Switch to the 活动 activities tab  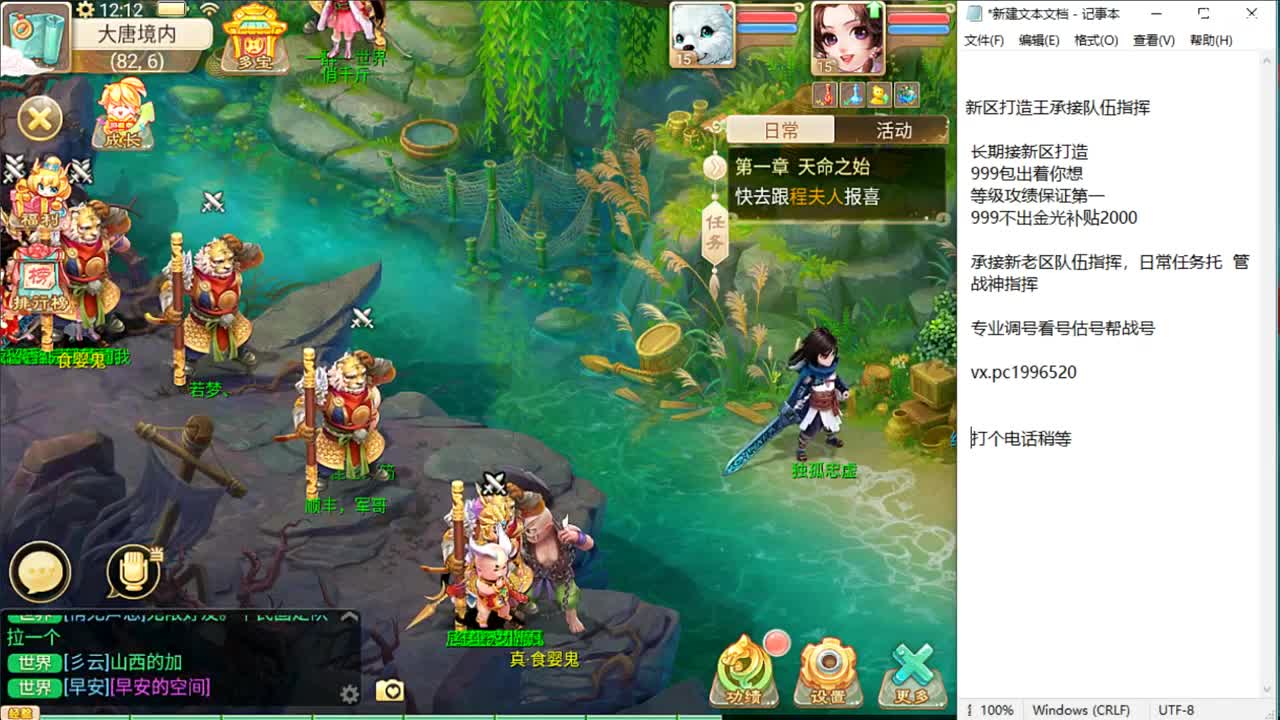click(894, 130)
